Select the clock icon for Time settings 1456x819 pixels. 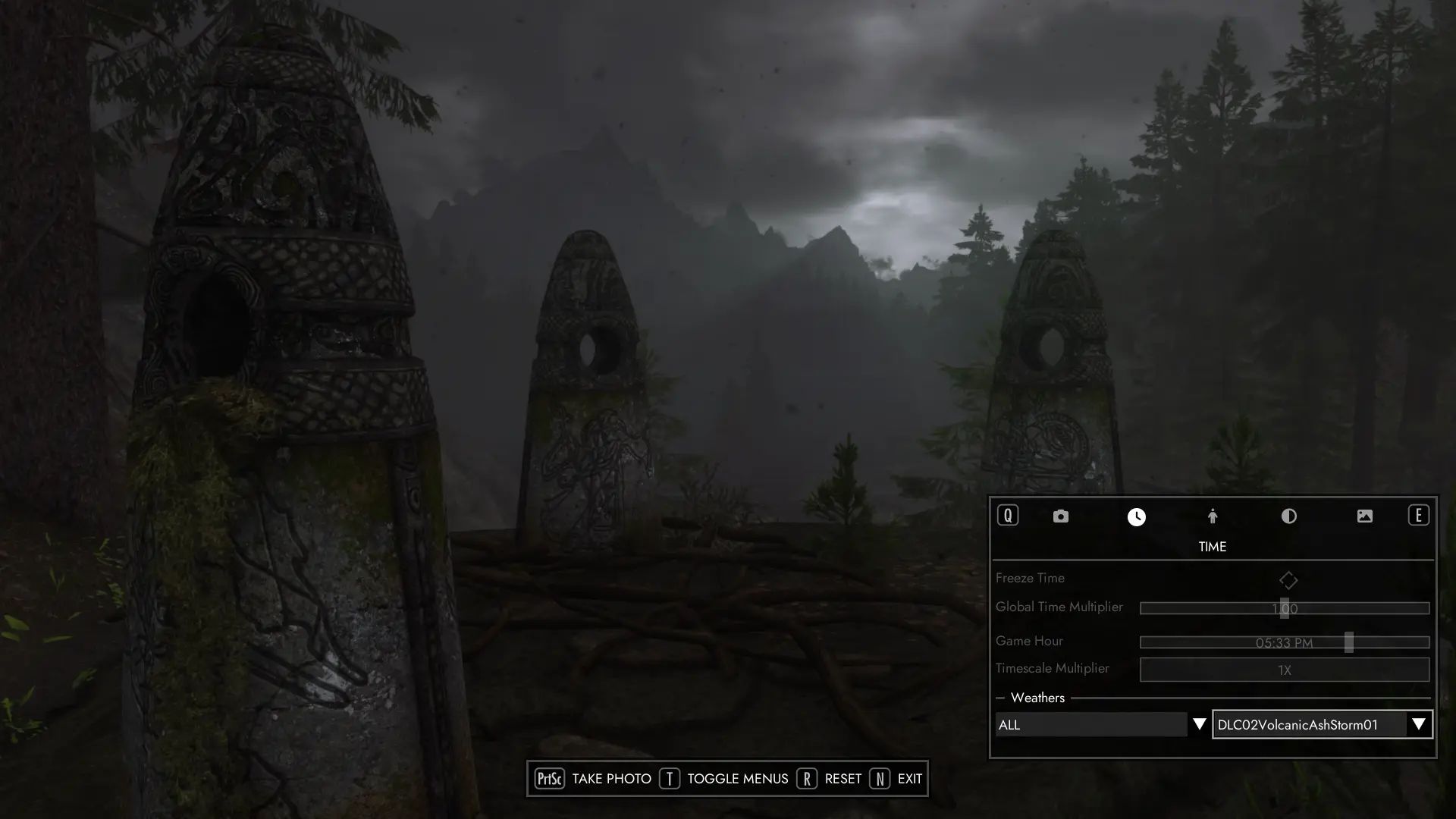(x=1135, y=516)
